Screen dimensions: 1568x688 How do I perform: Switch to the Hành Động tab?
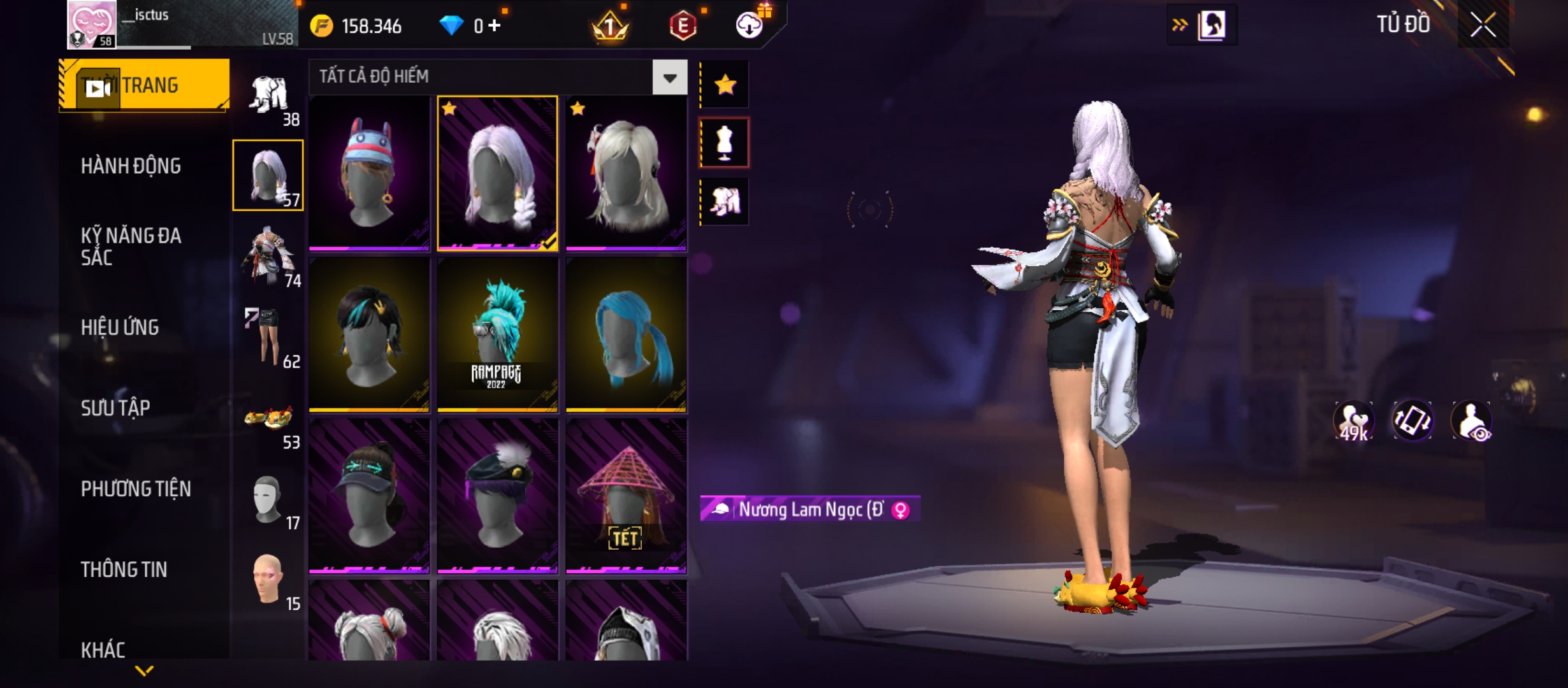(x=131, y=166)
